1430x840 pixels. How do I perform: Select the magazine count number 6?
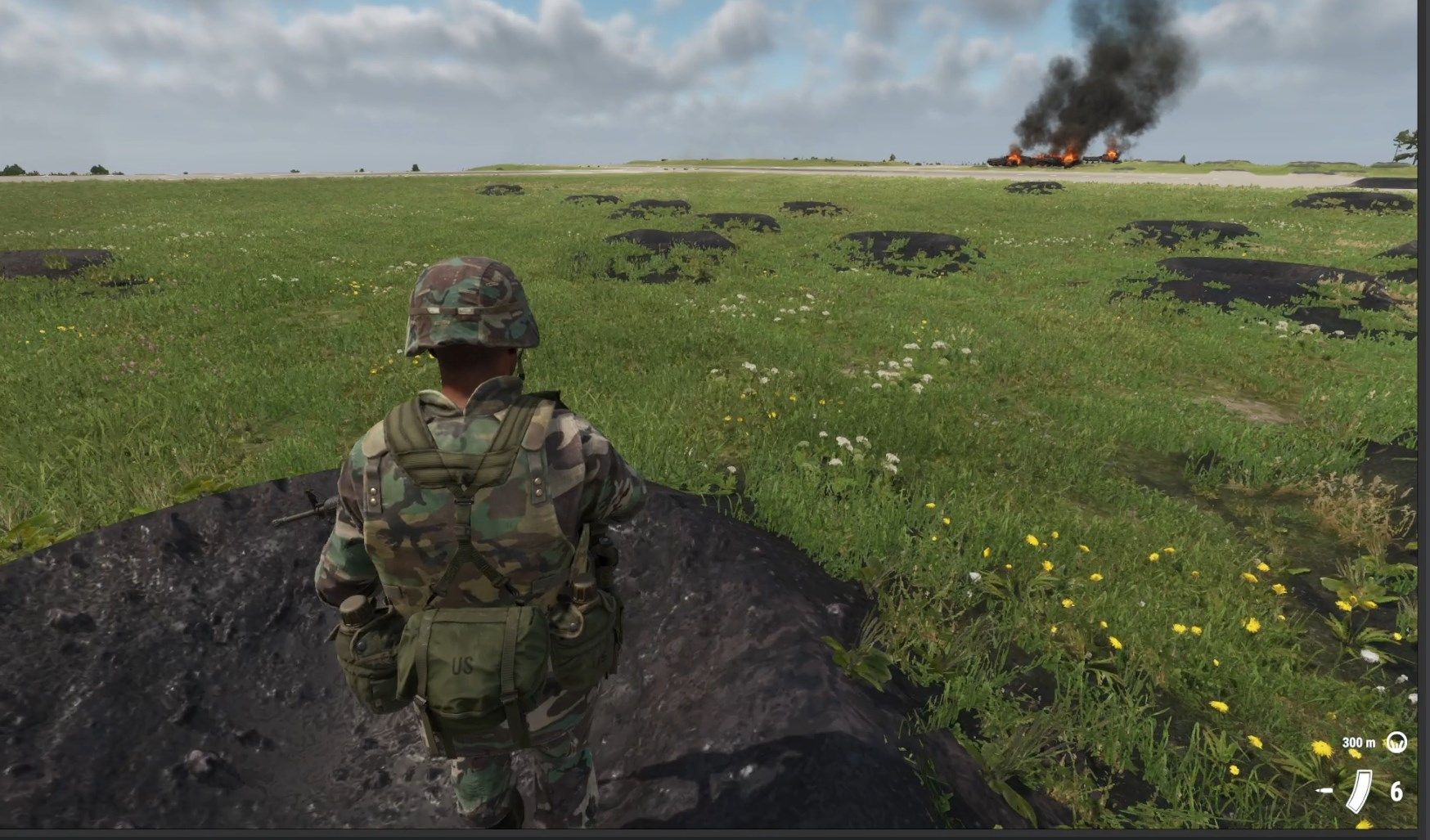(x=1396, y=793)
